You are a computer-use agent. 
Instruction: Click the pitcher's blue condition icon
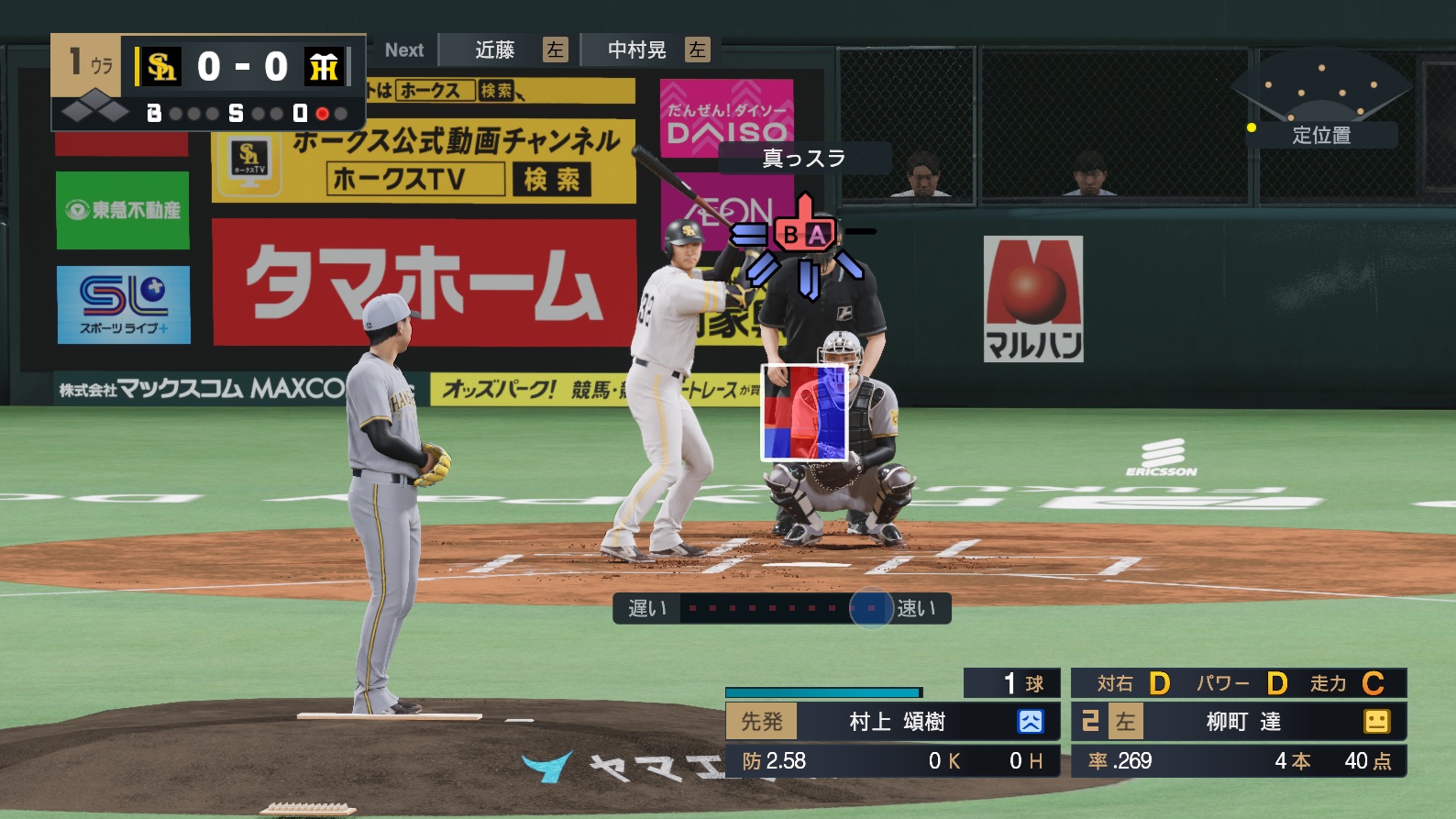[1031, 722]
